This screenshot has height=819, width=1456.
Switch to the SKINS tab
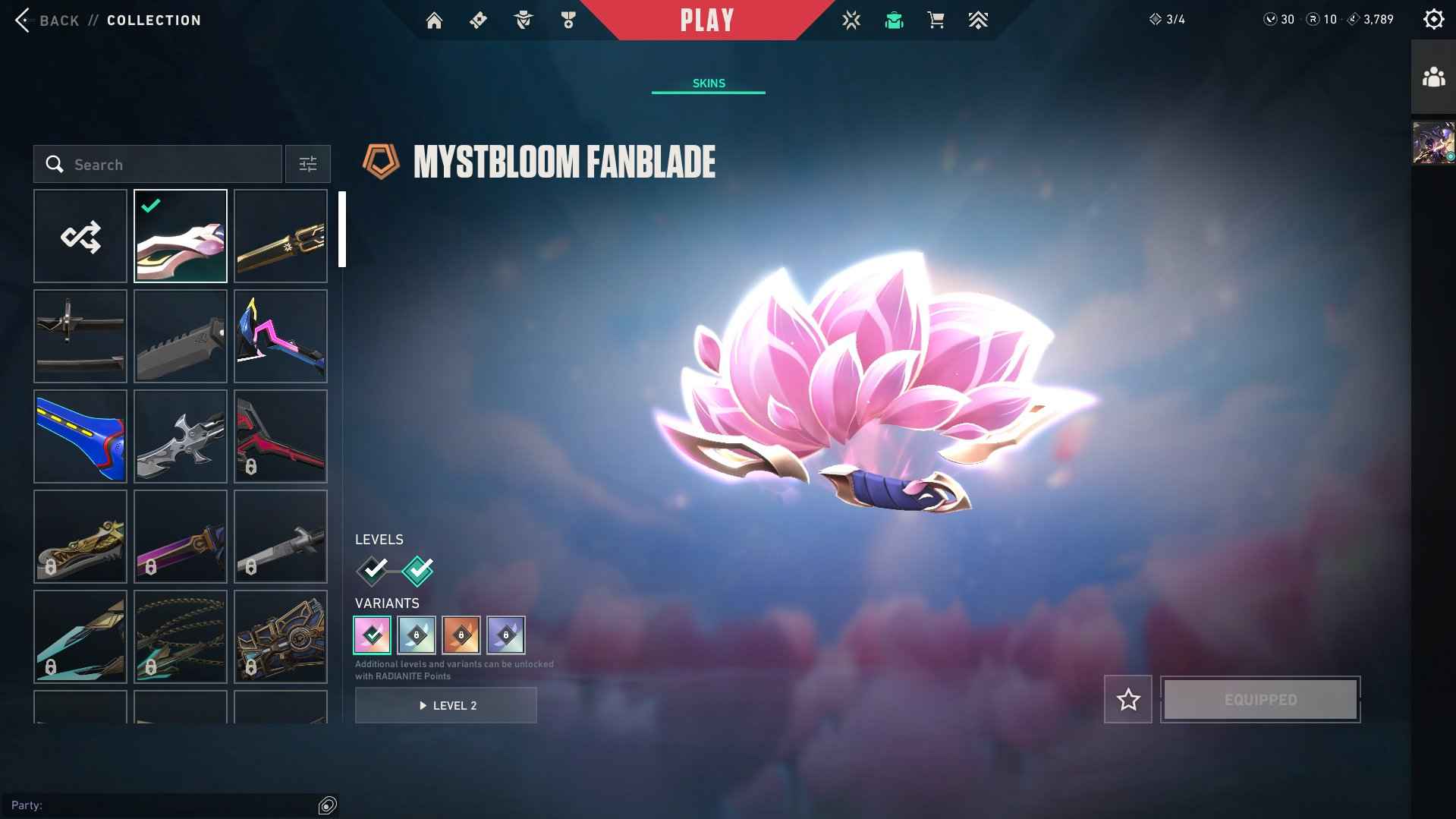point(708,83)
